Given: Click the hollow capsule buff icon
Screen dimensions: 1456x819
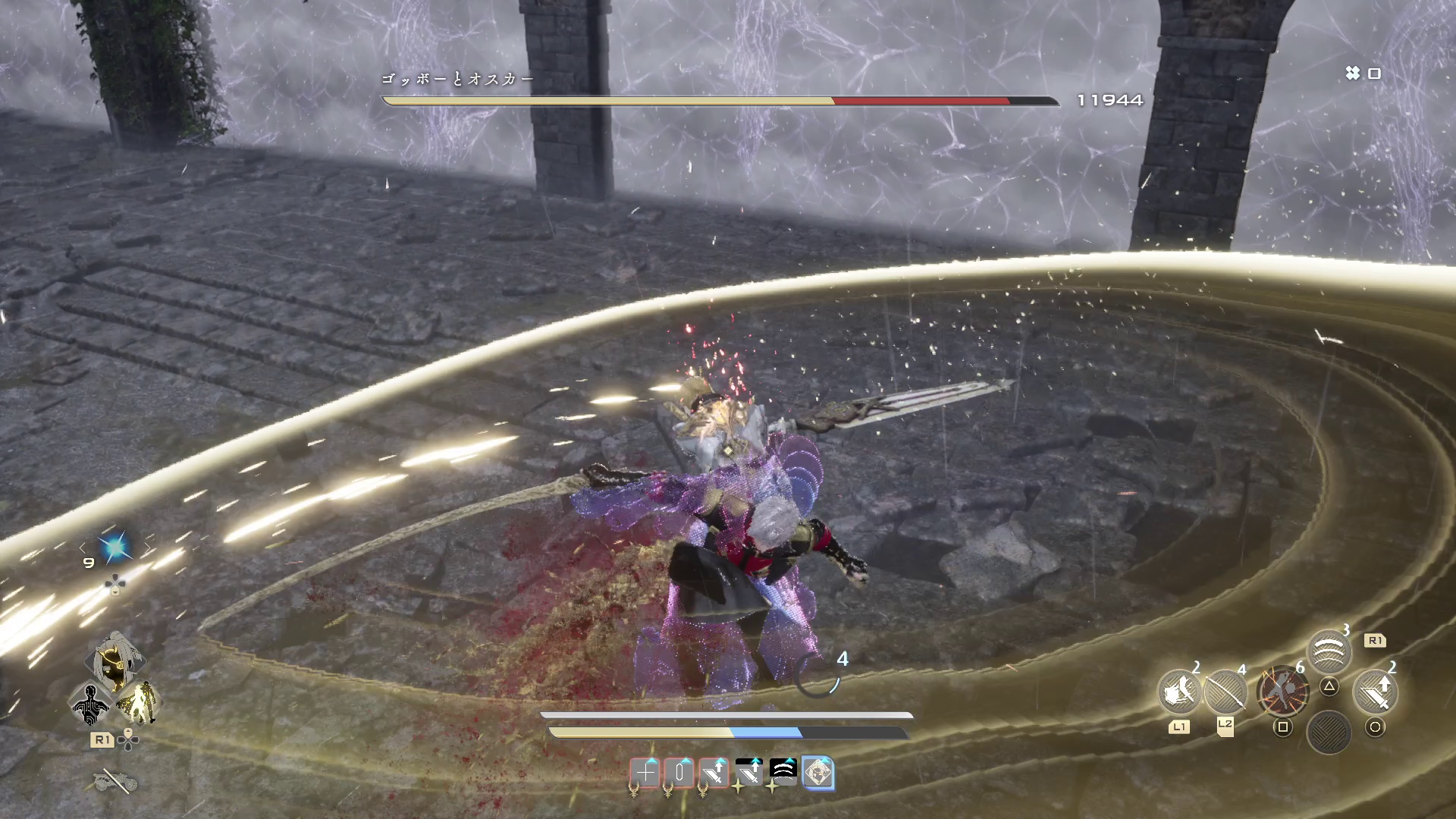Looking at the screenshot, I should [x=679, y=773].
